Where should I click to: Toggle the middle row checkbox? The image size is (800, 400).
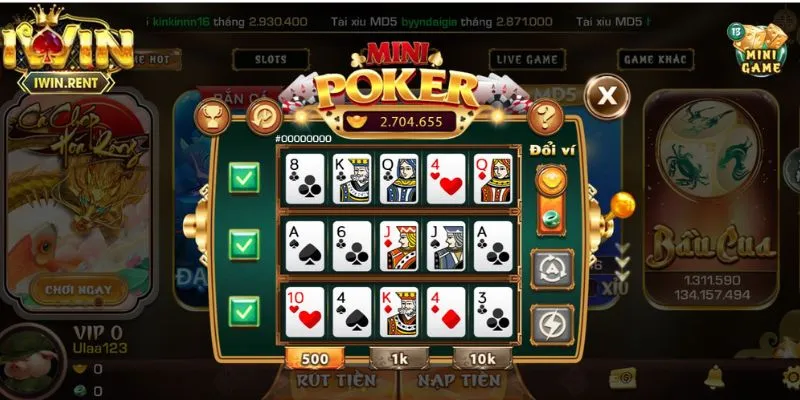click(245, 244)
